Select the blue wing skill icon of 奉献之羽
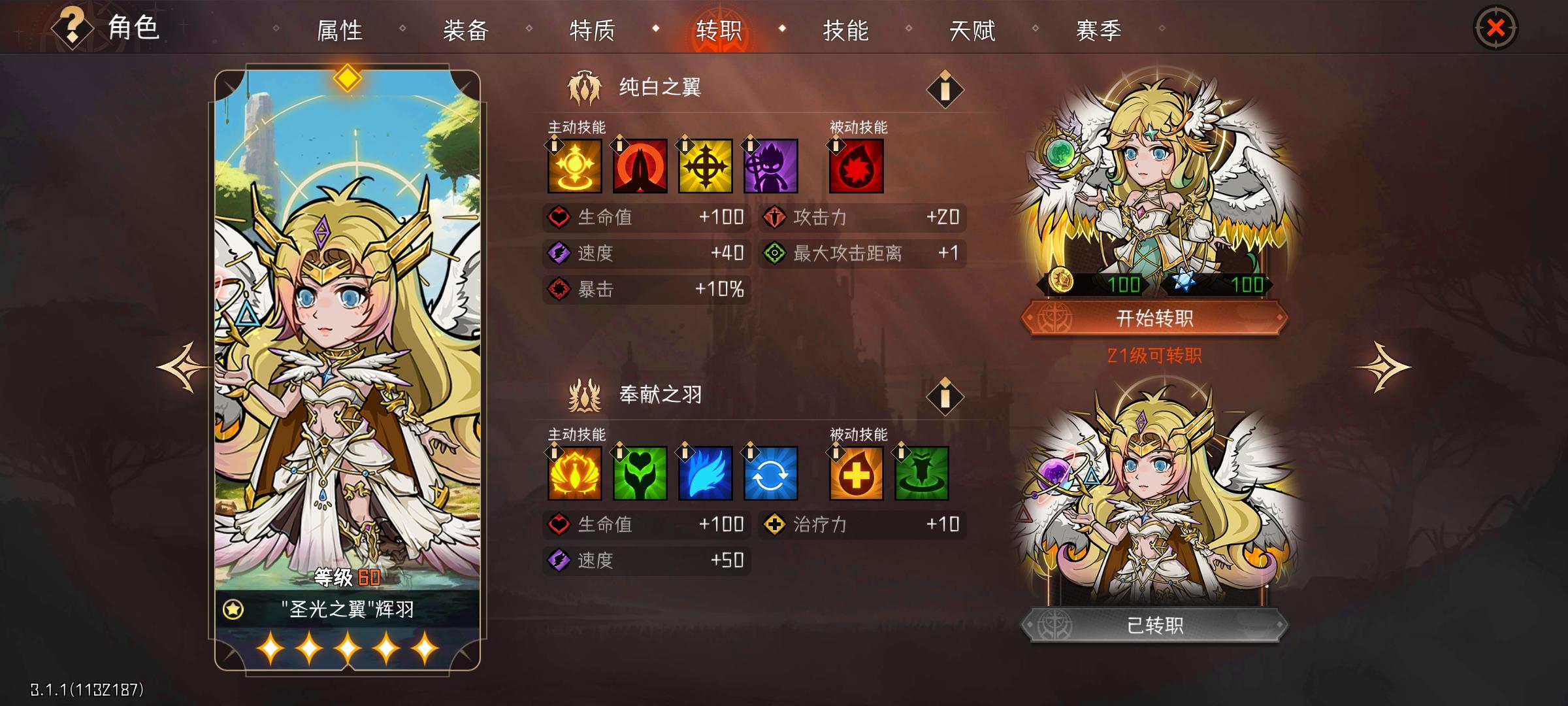This screenshot has height=706, width=1568. (x=706, y=475)
